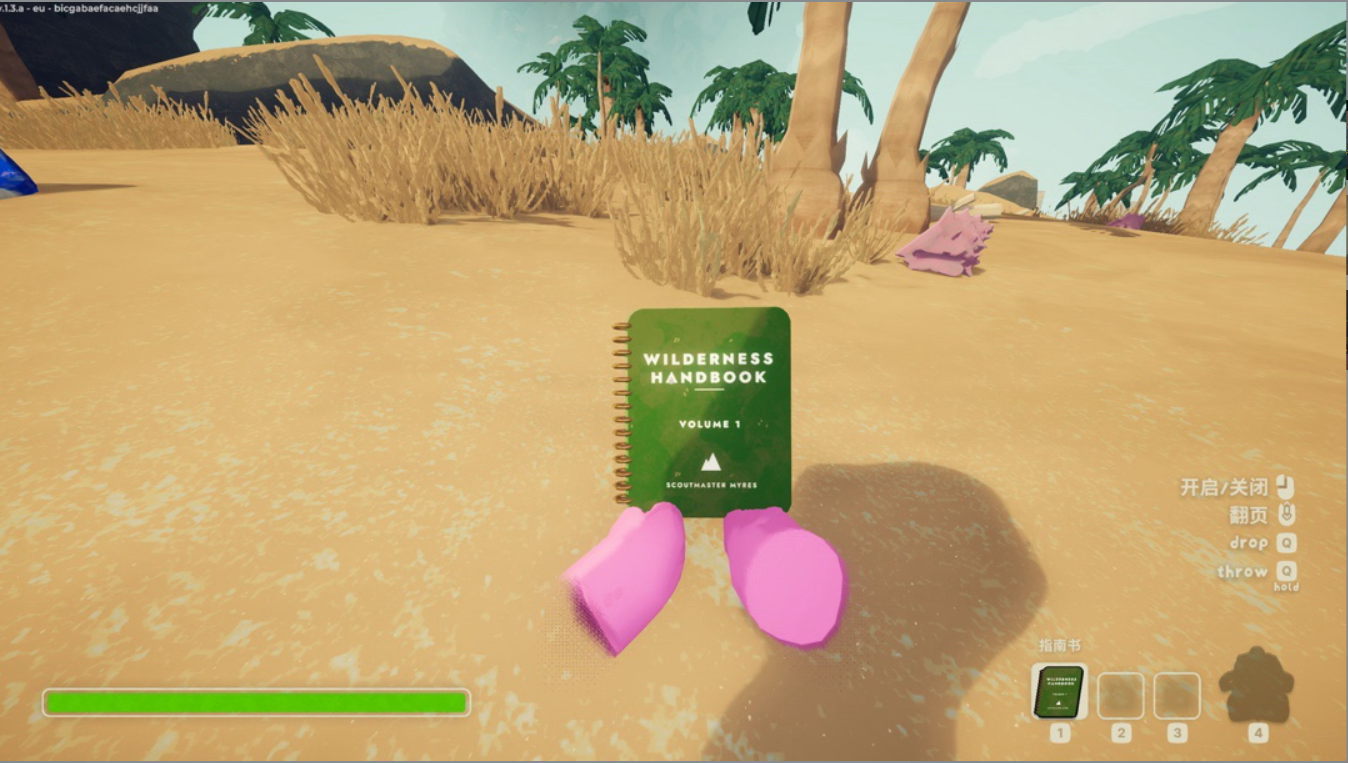Select the Wilderness Handbook hotbar slot
Image resolution: width=1348 pixels, height=763 pixels.
point(1059,692)
